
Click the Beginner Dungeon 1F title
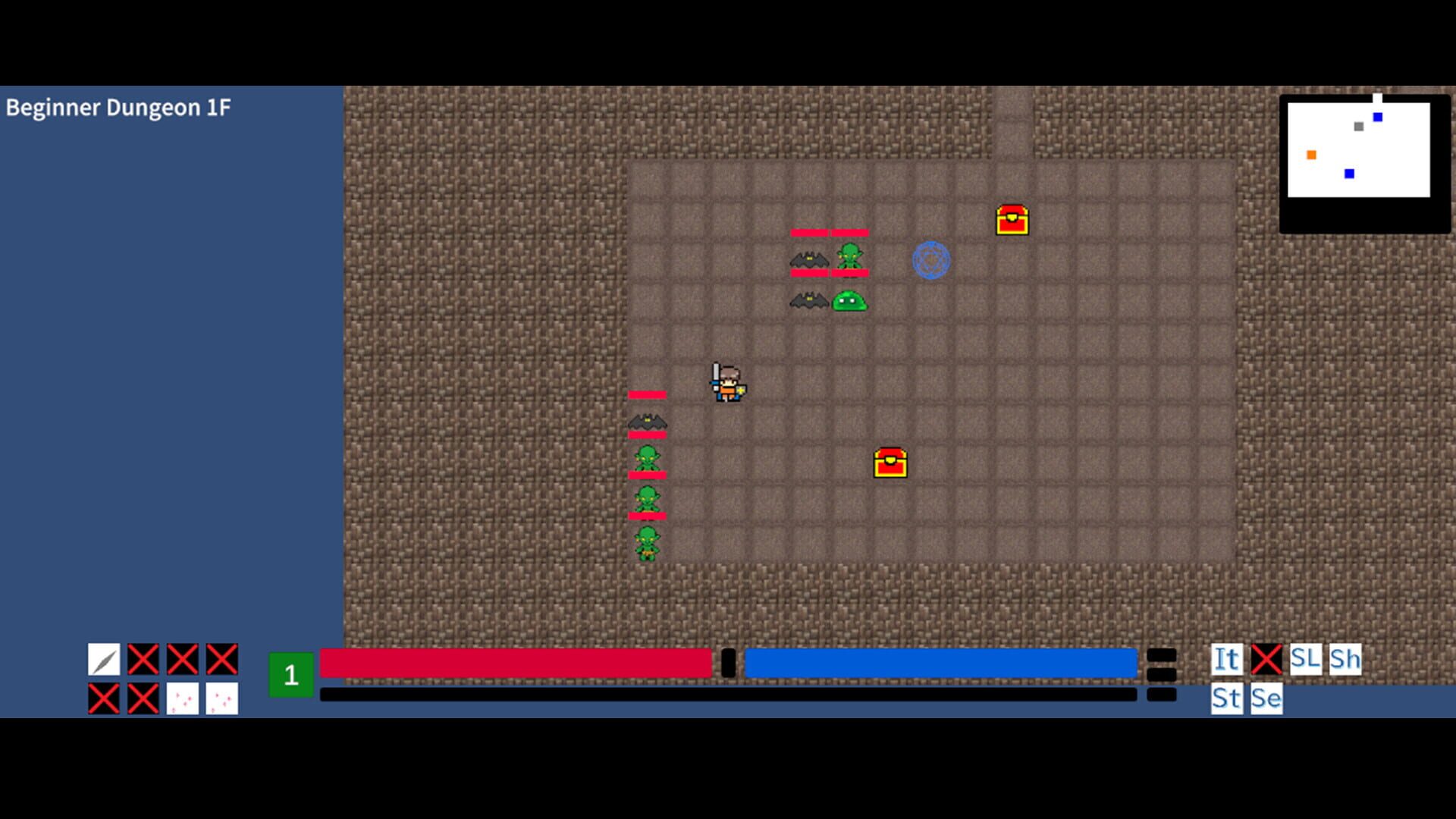click(119, 108)
